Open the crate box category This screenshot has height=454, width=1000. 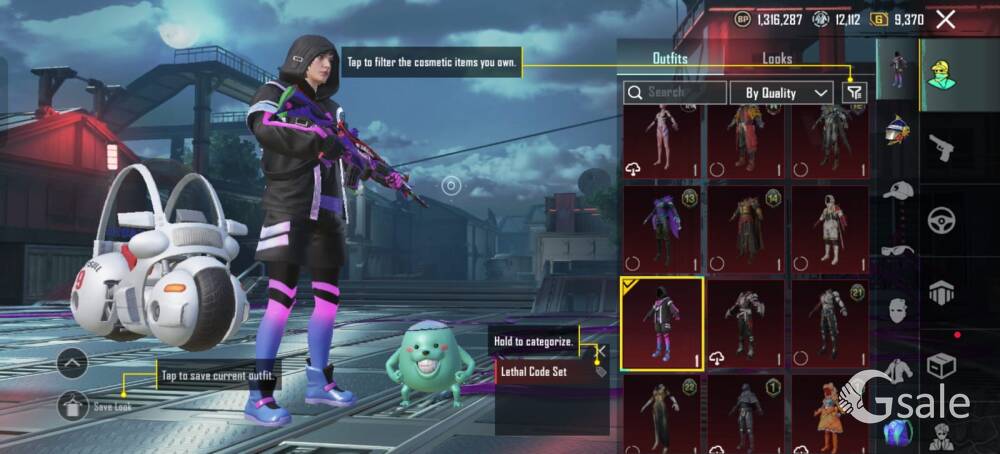pyautogui.click(x=941, y=366)
